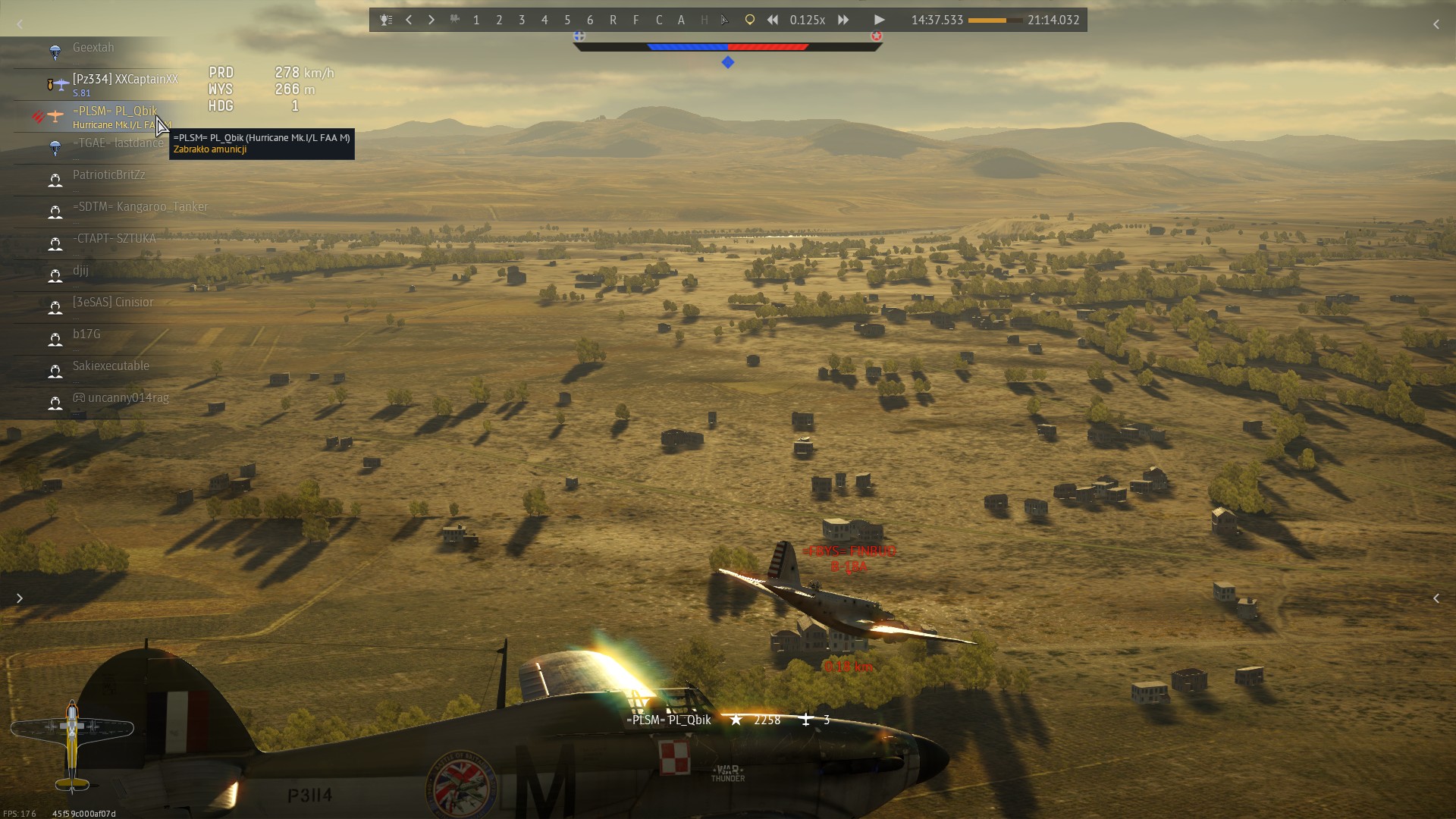Select camera view number 4
This screenshot has width=1456, height=819.
[x=544, y=20]
